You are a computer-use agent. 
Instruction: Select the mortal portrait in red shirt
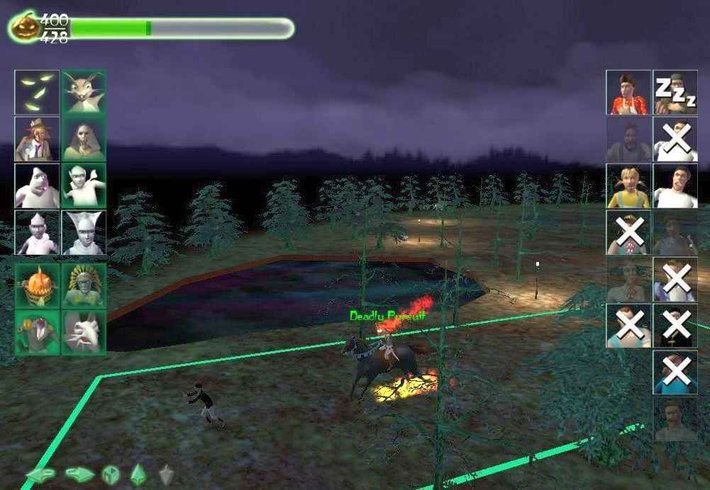tap(628, 92)
